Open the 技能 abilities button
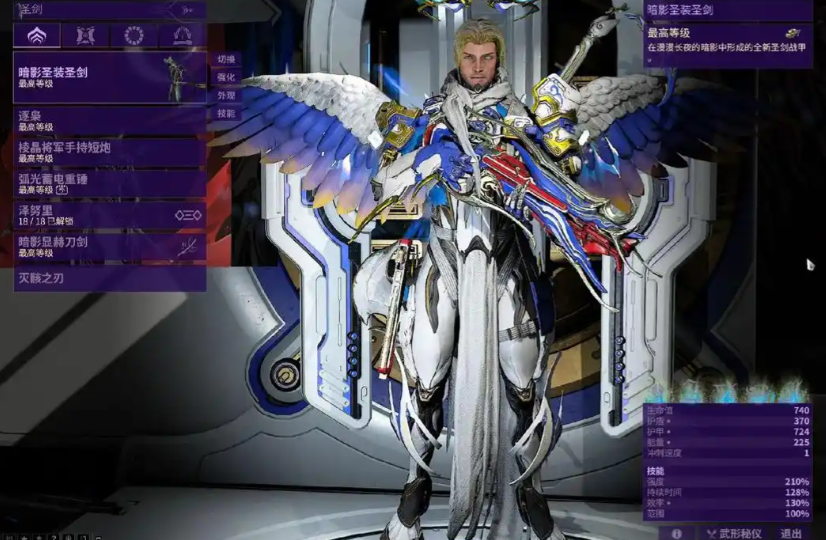The width and height of the screenshot is (826, 540). [227, 114]
